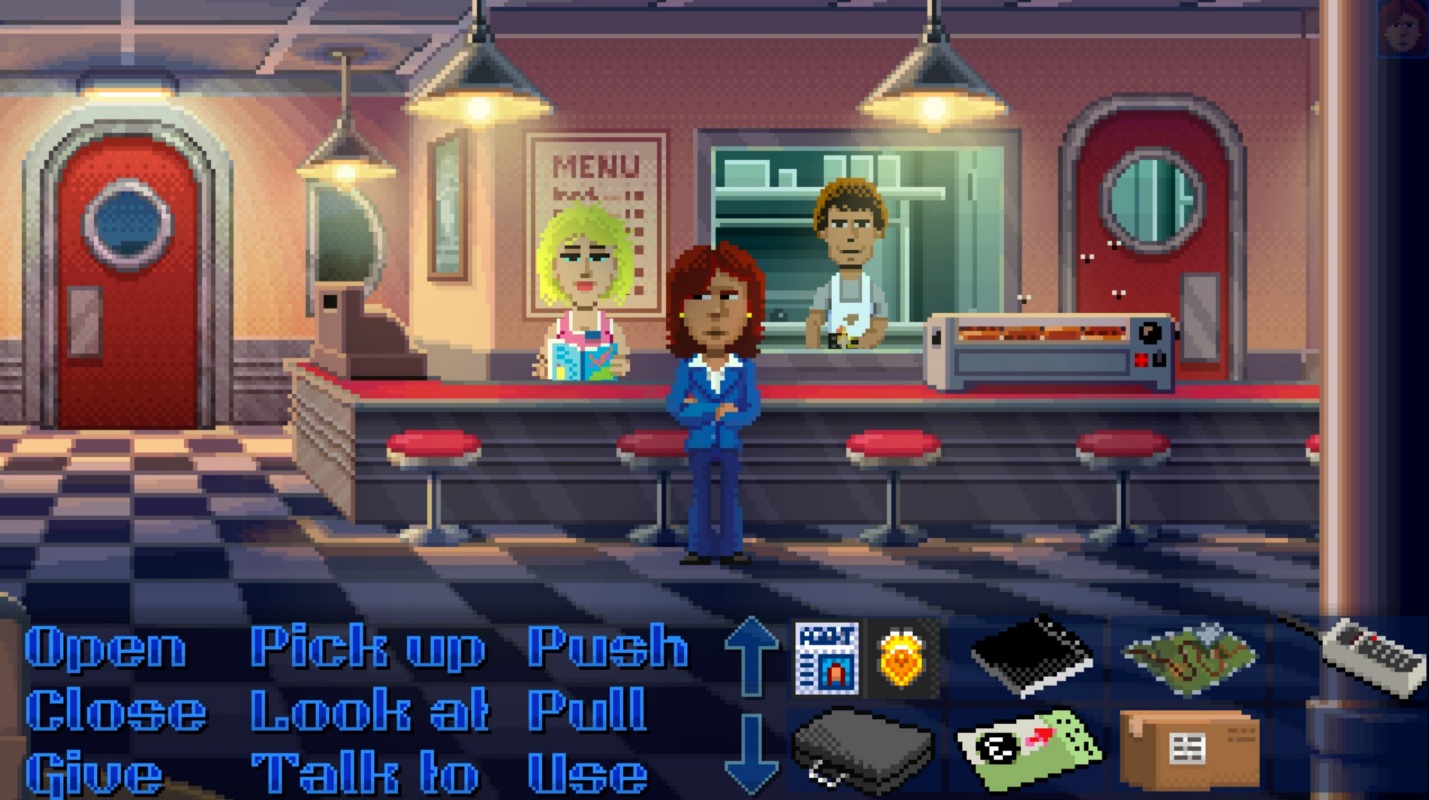Screen dimensions: 1429x800
Task: Choose the Pull verb
Action: coord(589,710)
